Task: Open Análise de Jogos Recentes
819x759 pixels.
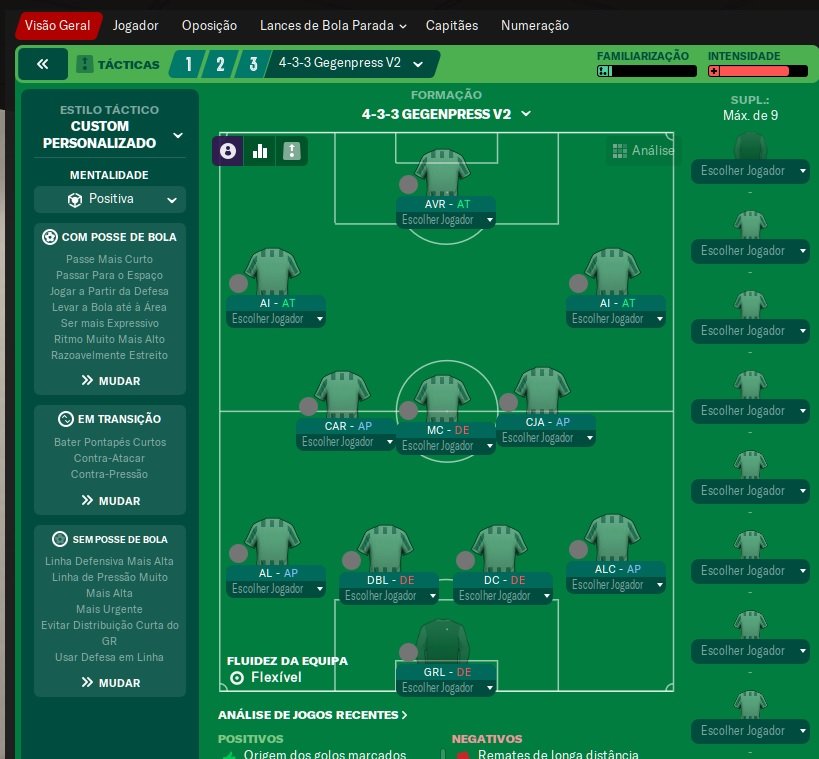Action: tap(312, 716)
